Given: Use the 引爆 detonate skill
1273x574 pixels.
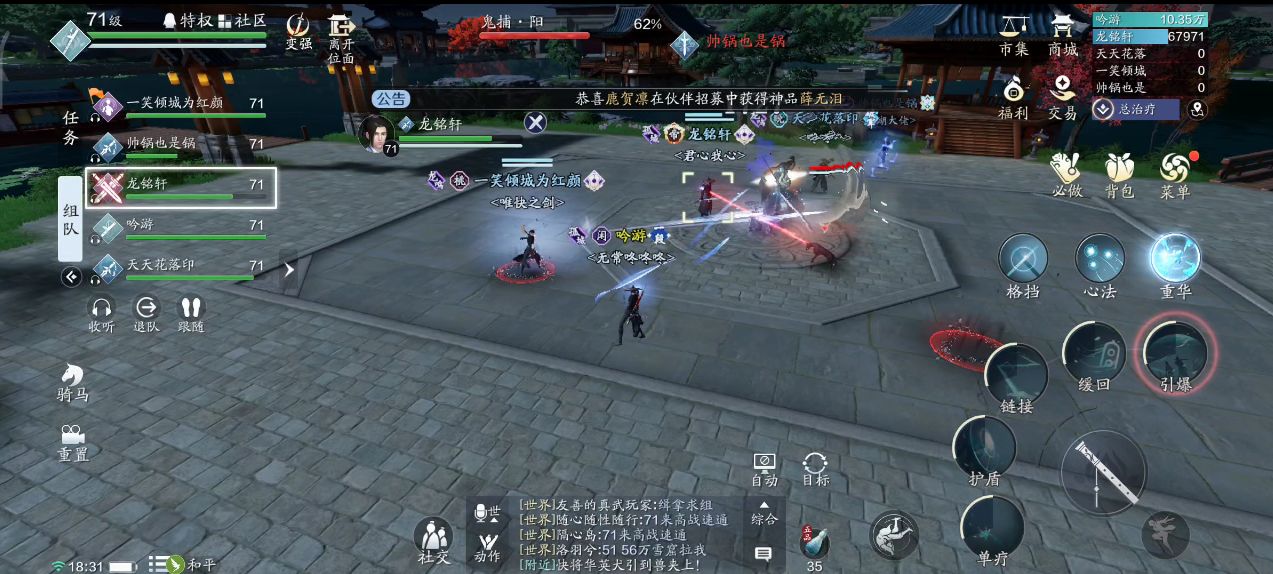Looking at the screenshot, I should pyautogui.click(x=1175, y=353).
